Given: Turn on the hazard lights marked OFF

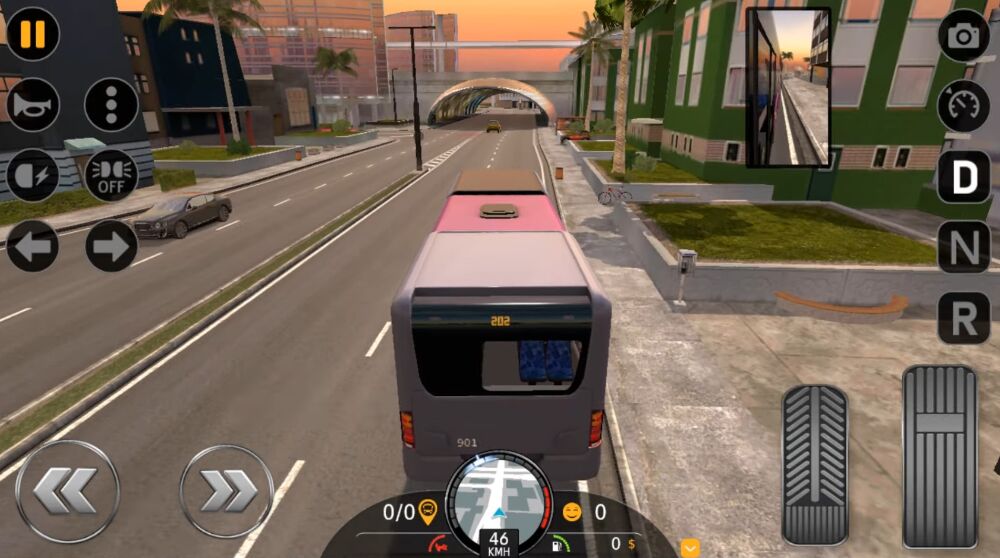Looking at the screenshot, I should click(111, 176).
